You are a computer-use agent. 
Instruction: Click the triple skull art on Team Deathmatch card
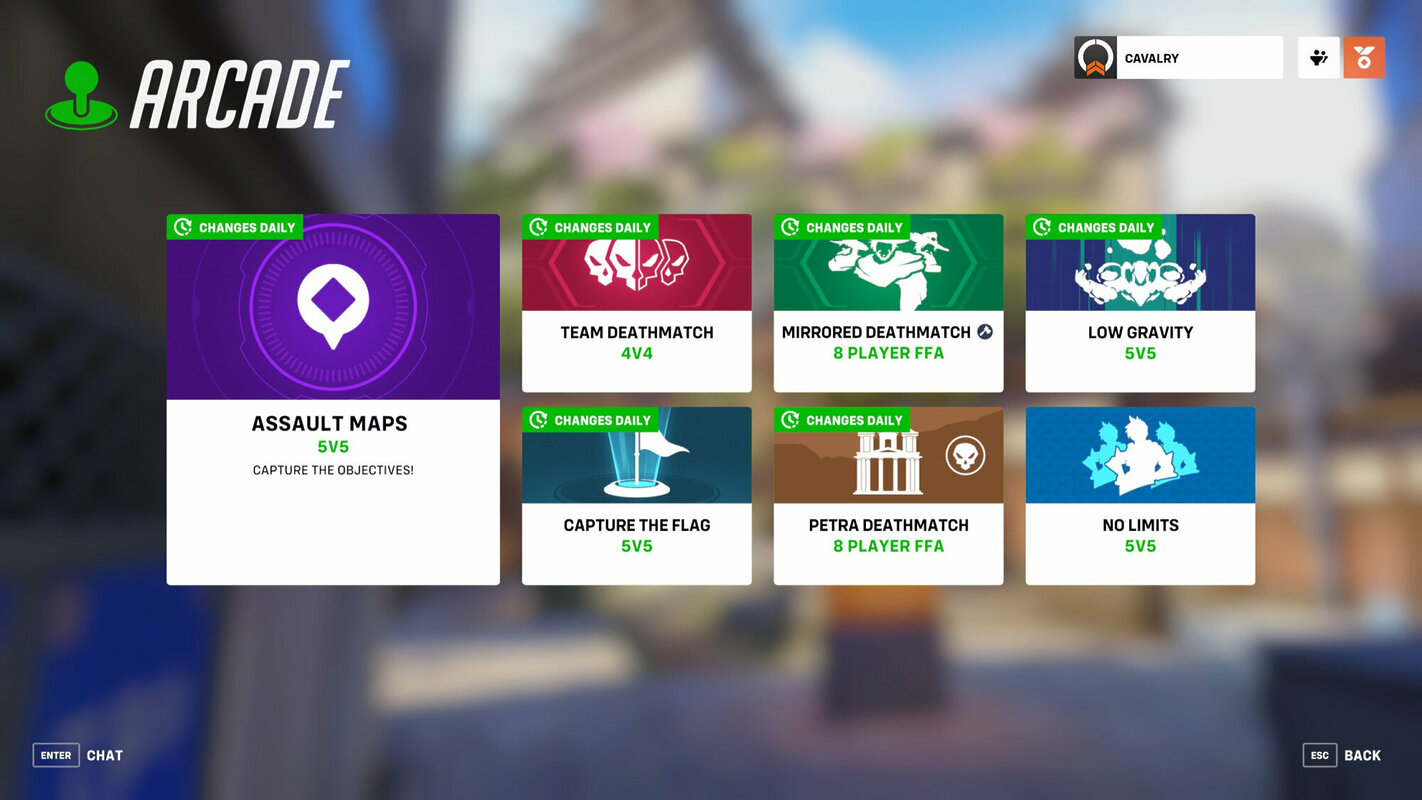pyautogui.click(x=637, y=263)
